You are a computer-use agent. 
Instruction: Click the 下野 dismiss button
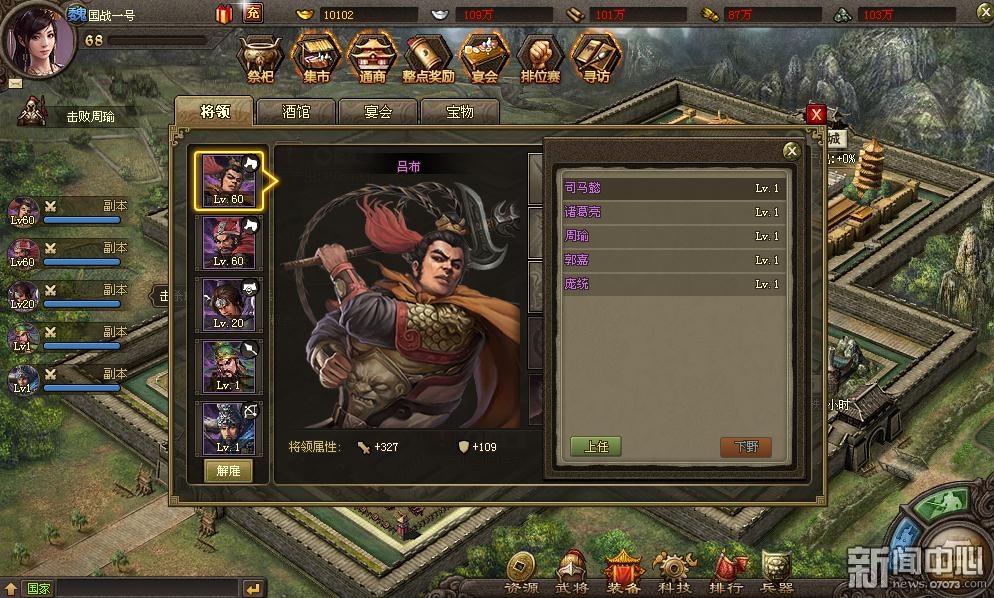(x=746, y=446)
